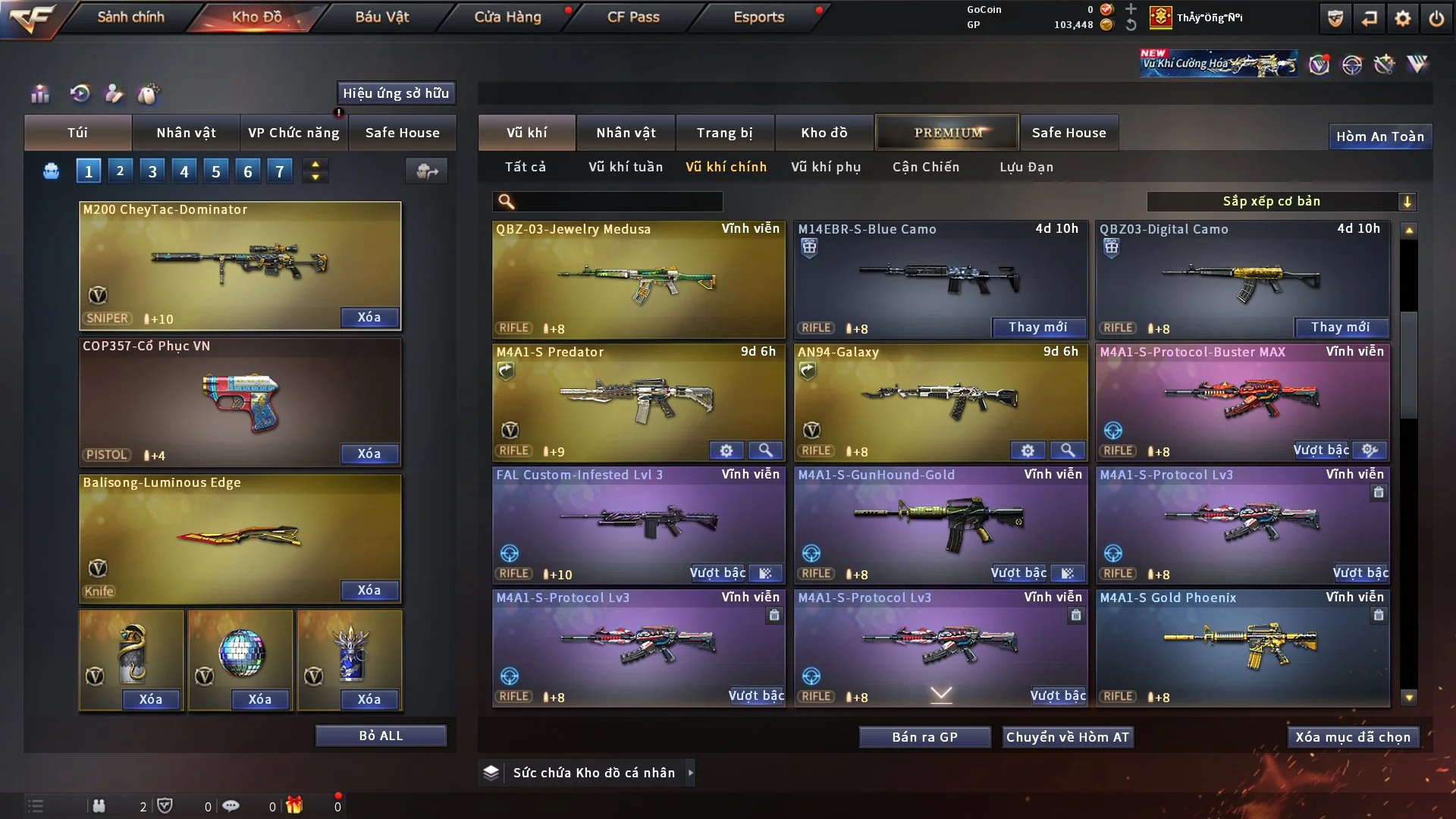Go to the Cửa Hàng shop tab
The image size is (1456, 819).
click(507, 17)
